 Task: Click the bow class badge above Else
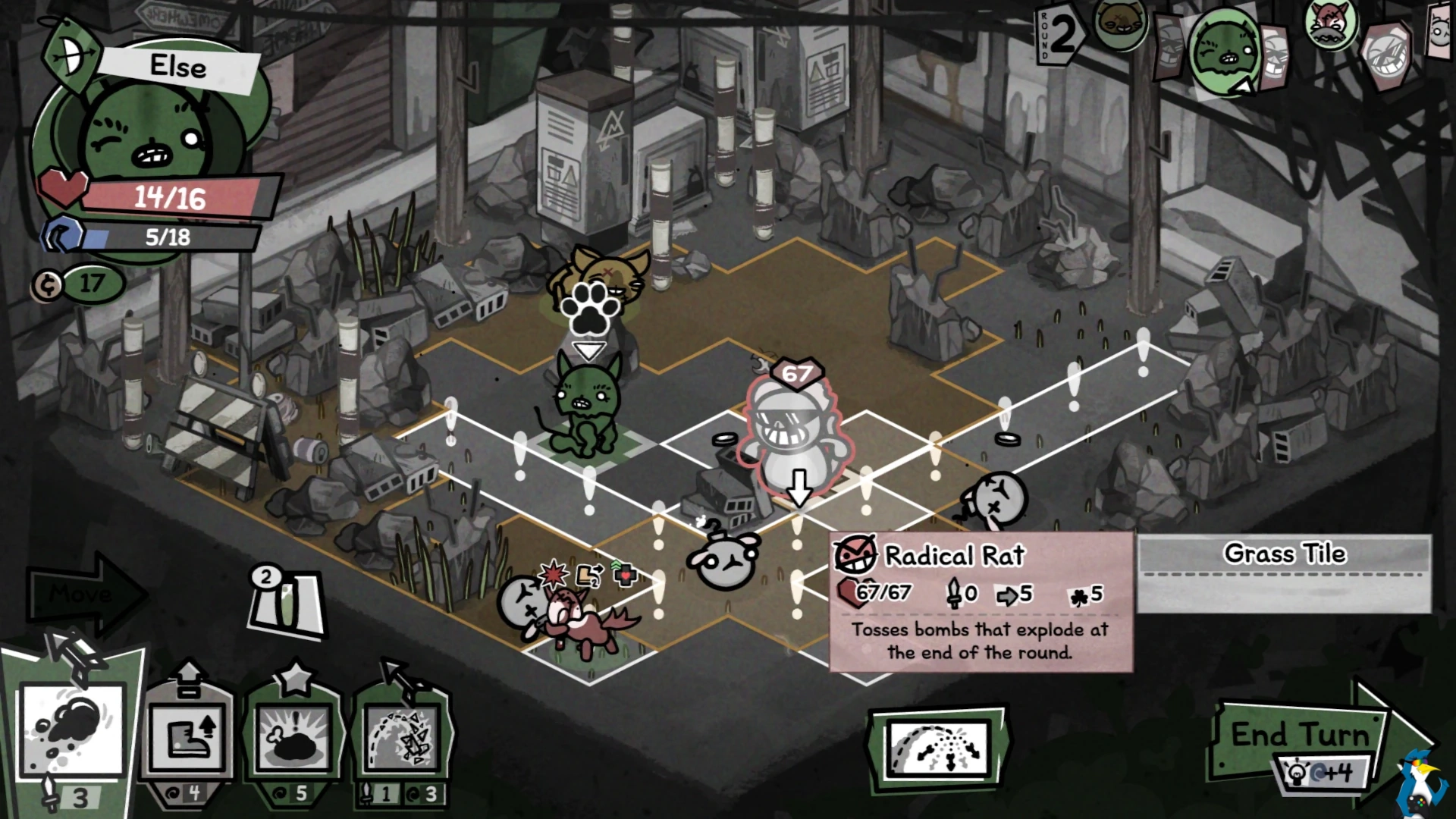[70, 57]
